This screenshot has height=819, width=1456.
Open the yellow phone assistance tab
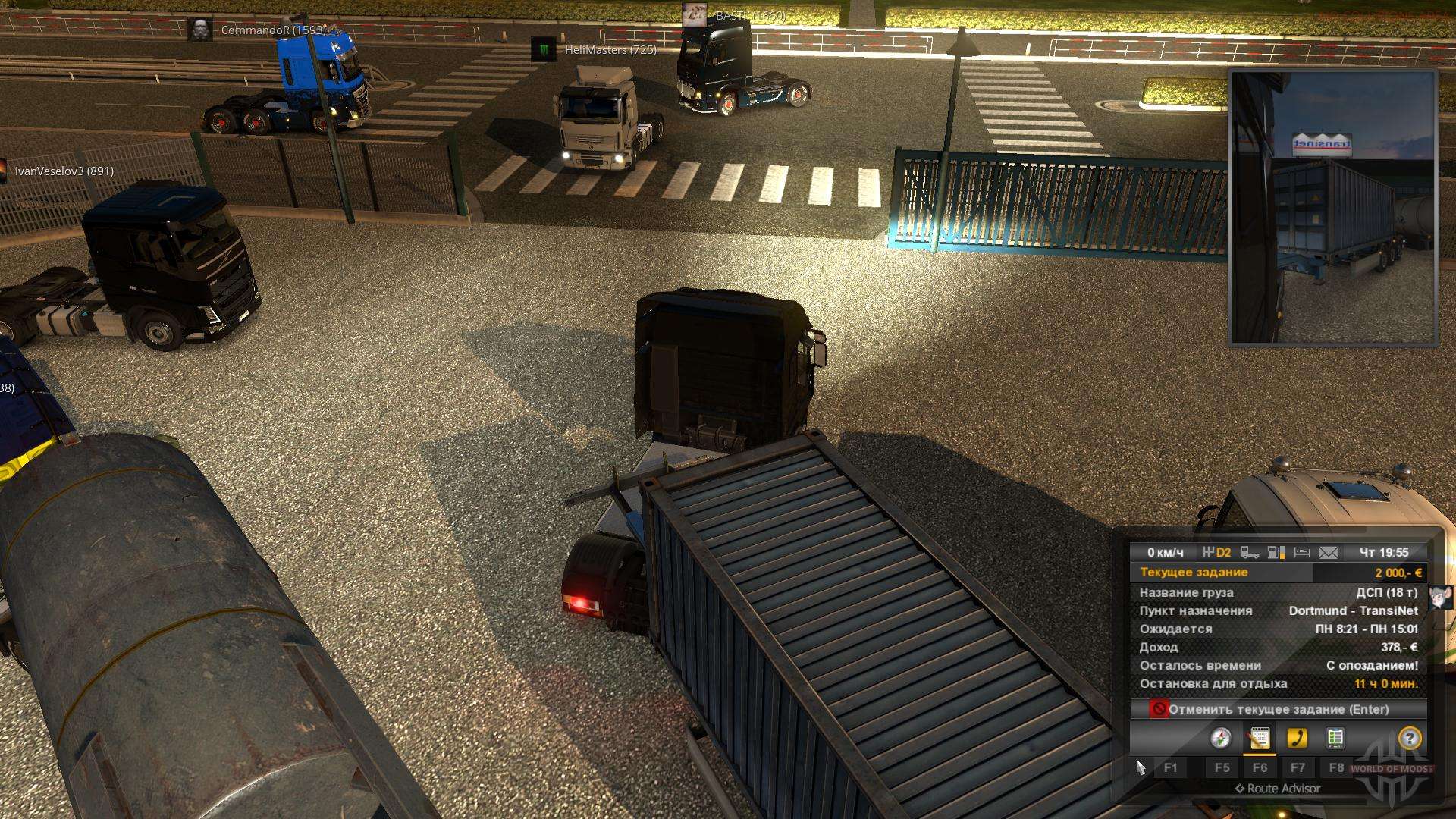1298,738
